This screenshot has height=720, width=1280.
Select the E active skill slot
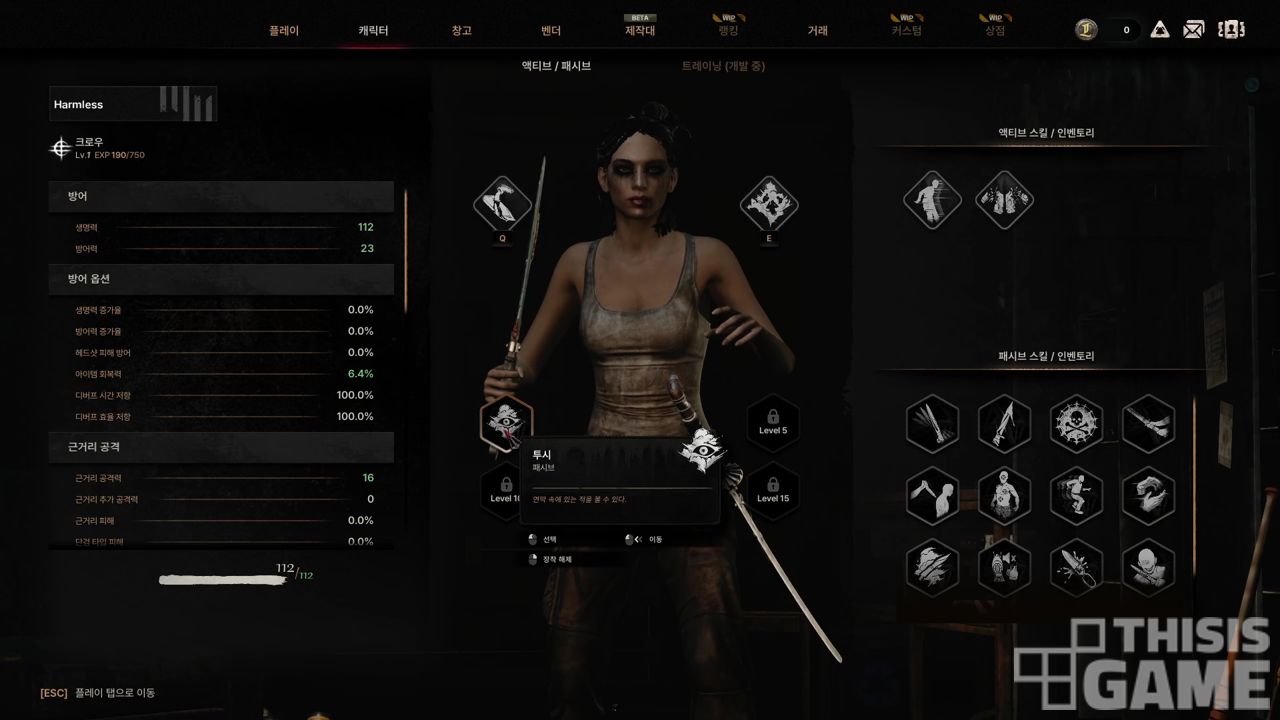(x=769, y=204)
